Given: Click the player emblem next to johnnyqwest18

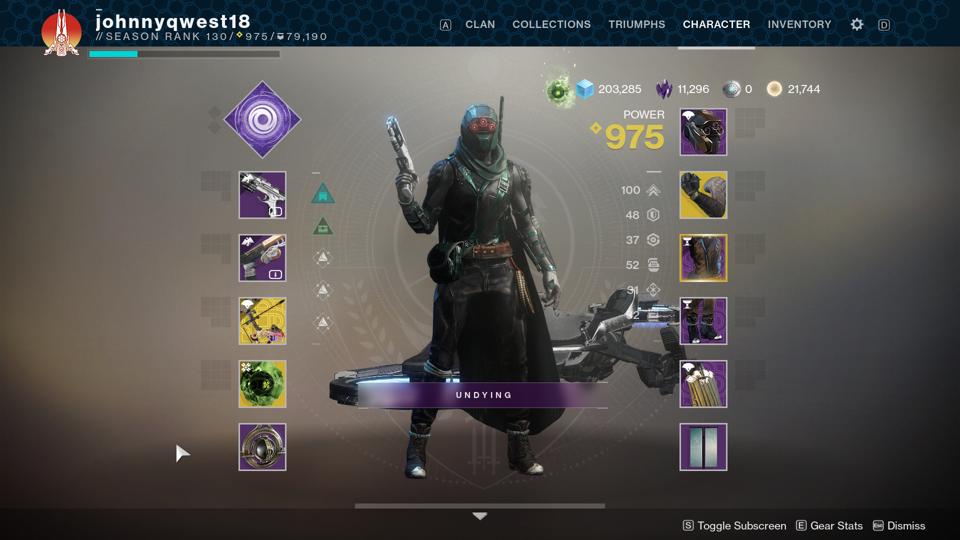Looking at the screenshot, I should pos(61,32).
